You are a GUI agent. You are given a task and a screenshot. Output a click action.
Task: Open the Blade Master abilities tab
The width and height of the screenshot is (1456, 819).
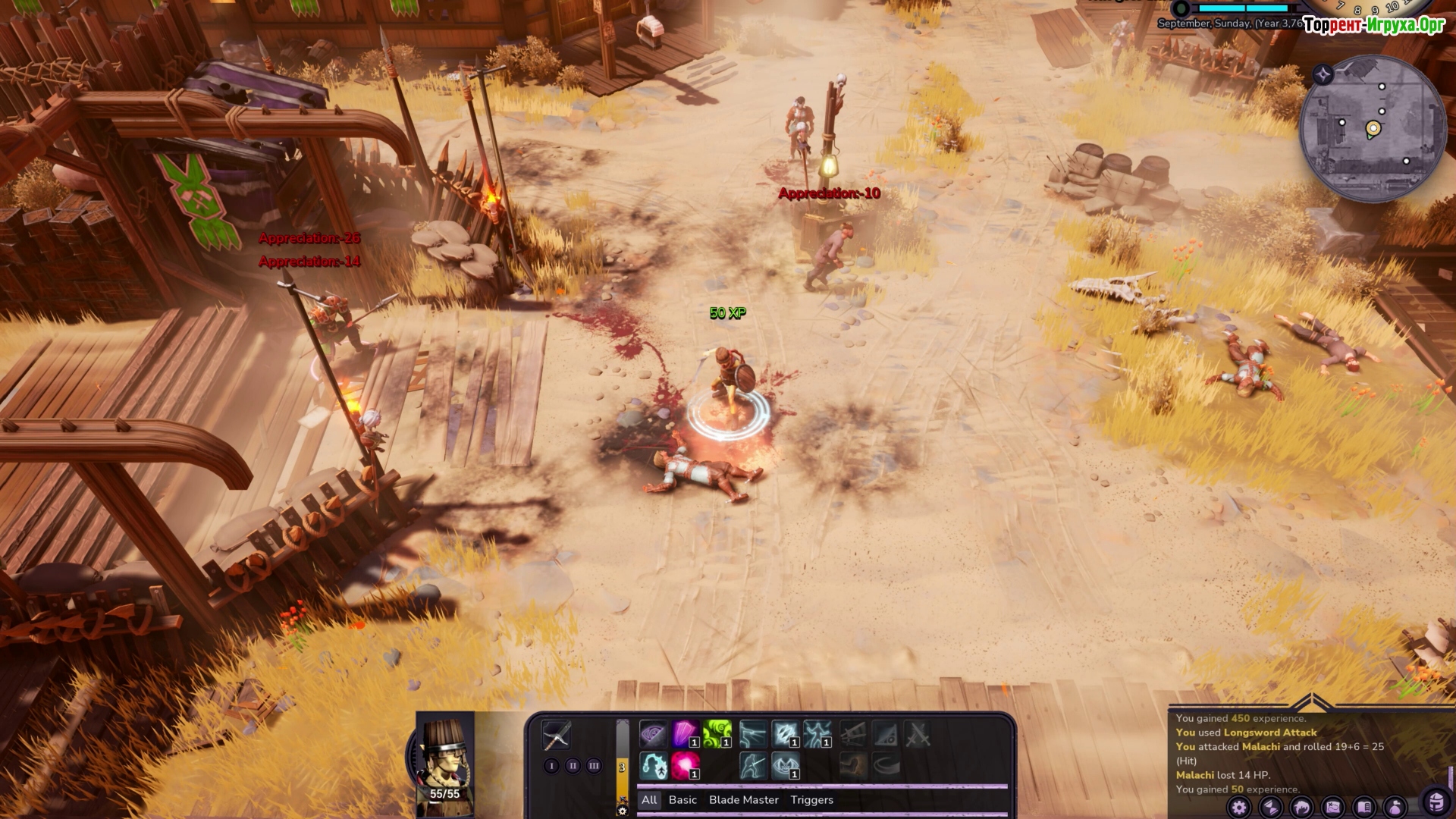pyautogui.click(x=743, y=800)
